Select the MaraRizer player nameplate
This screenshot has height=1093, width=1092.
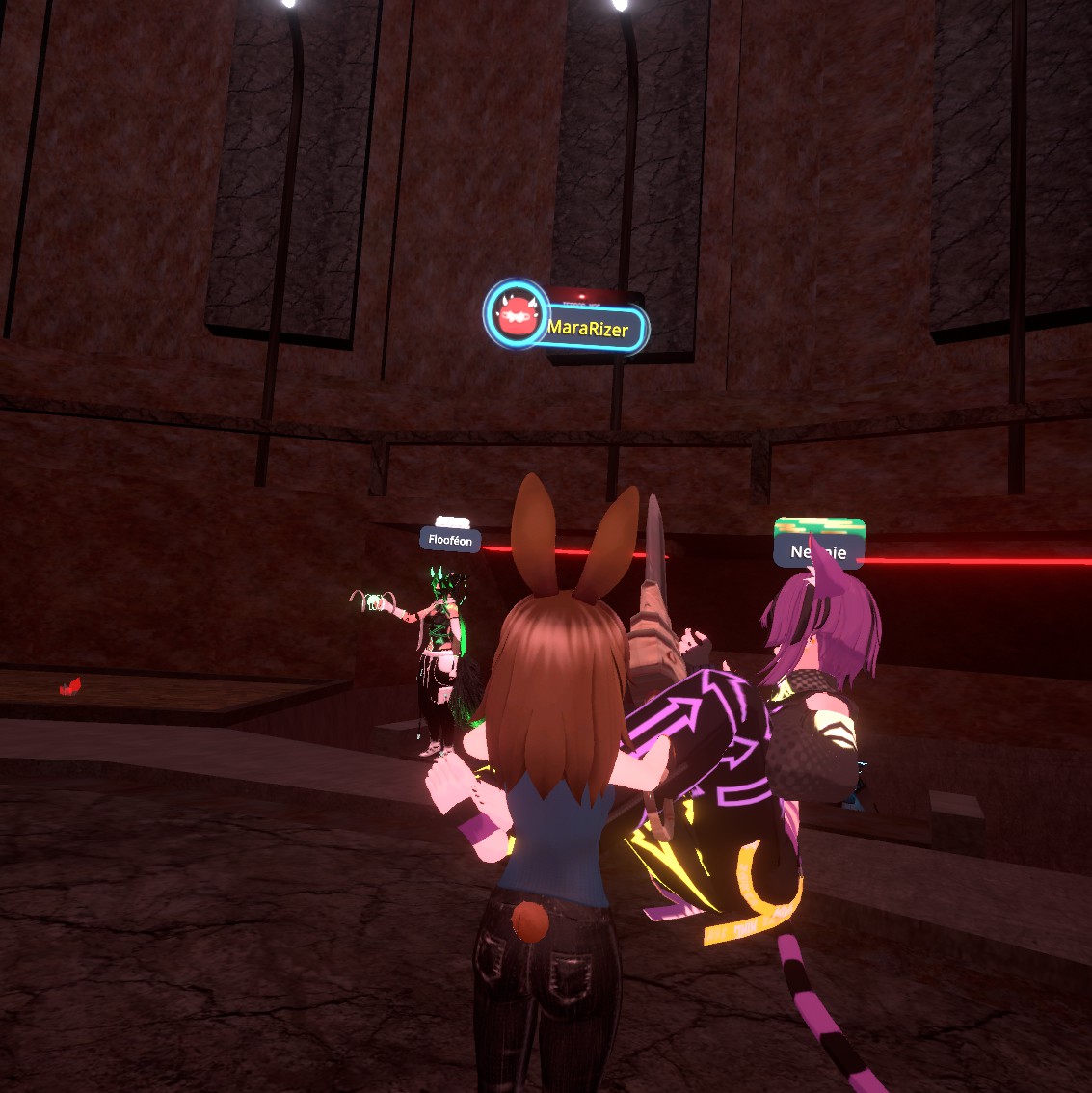click(x=590, y=329)
